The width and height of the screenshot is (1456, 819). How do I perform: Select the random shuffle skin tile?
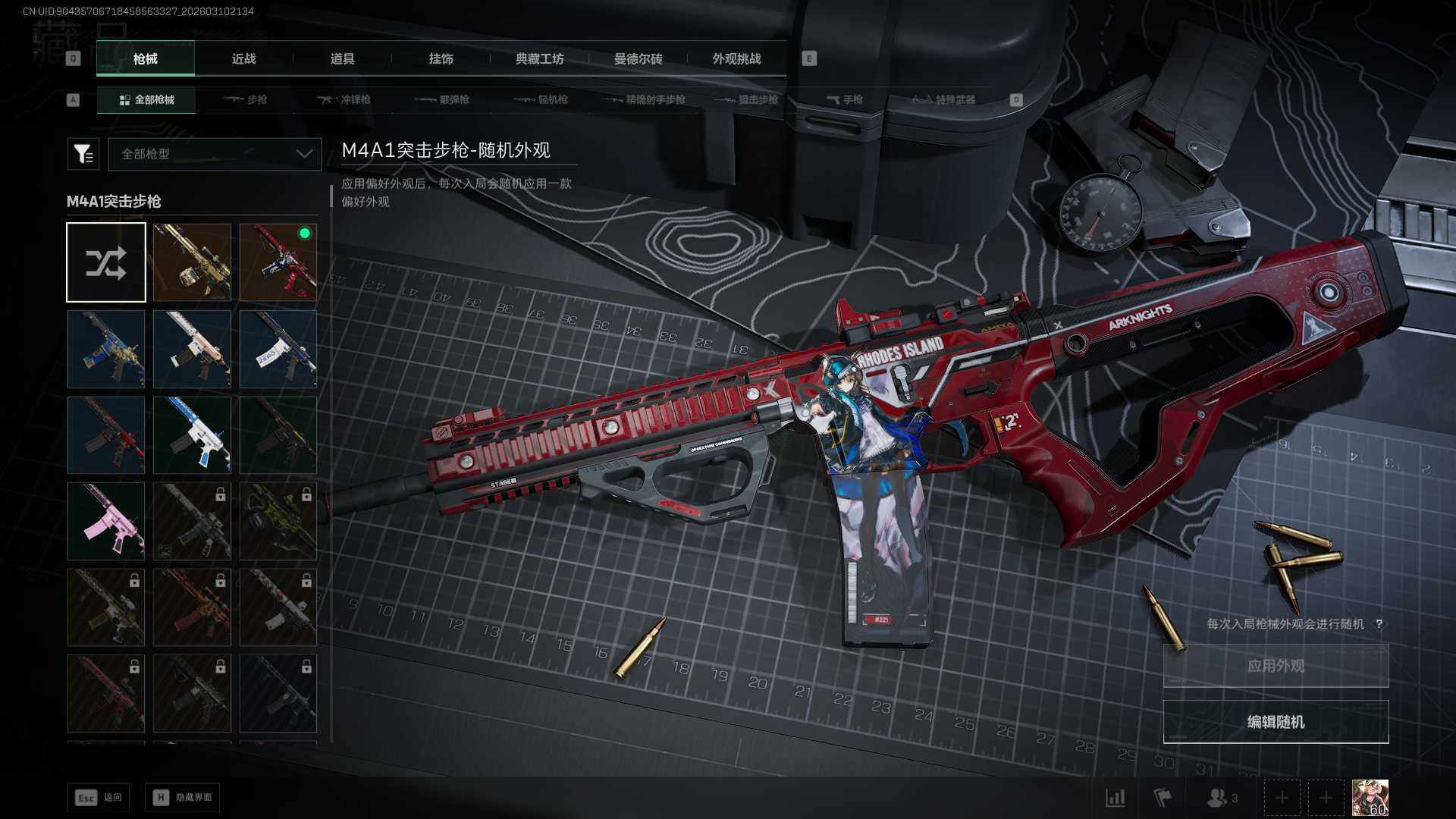106,262
